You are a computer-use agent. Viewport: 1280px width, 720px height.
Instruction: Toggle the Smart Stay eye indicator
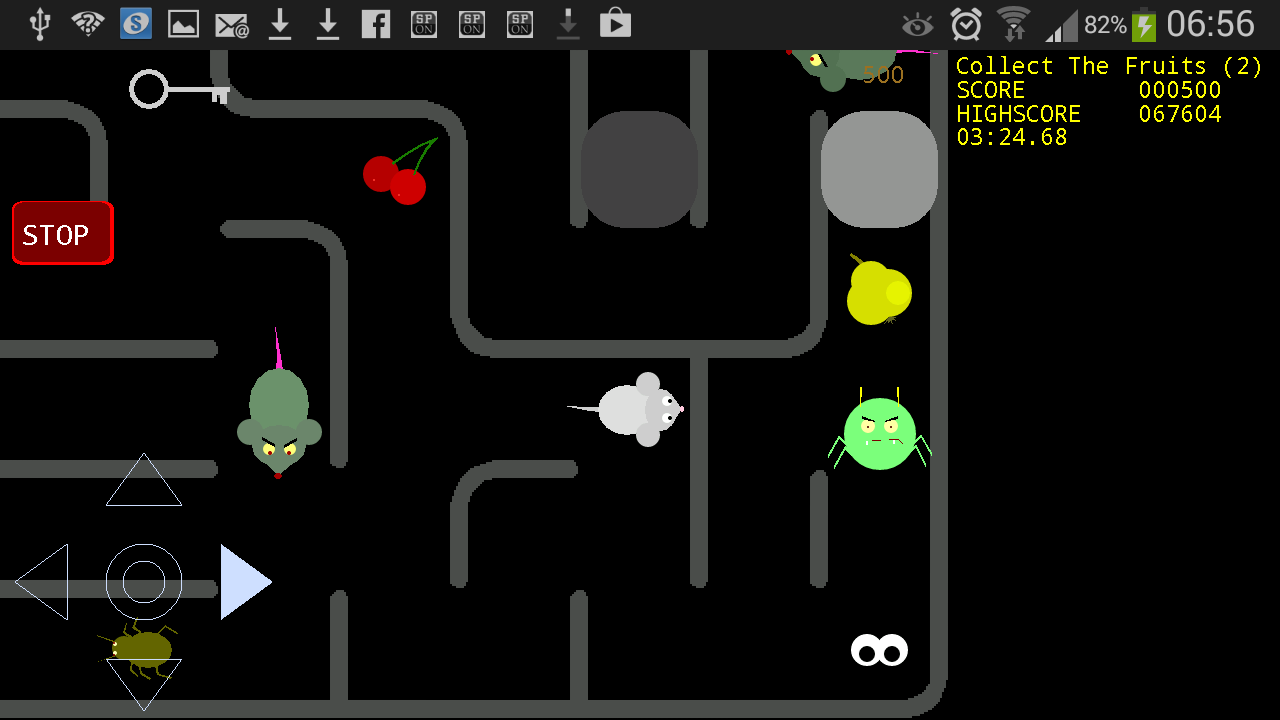point(918,23)
